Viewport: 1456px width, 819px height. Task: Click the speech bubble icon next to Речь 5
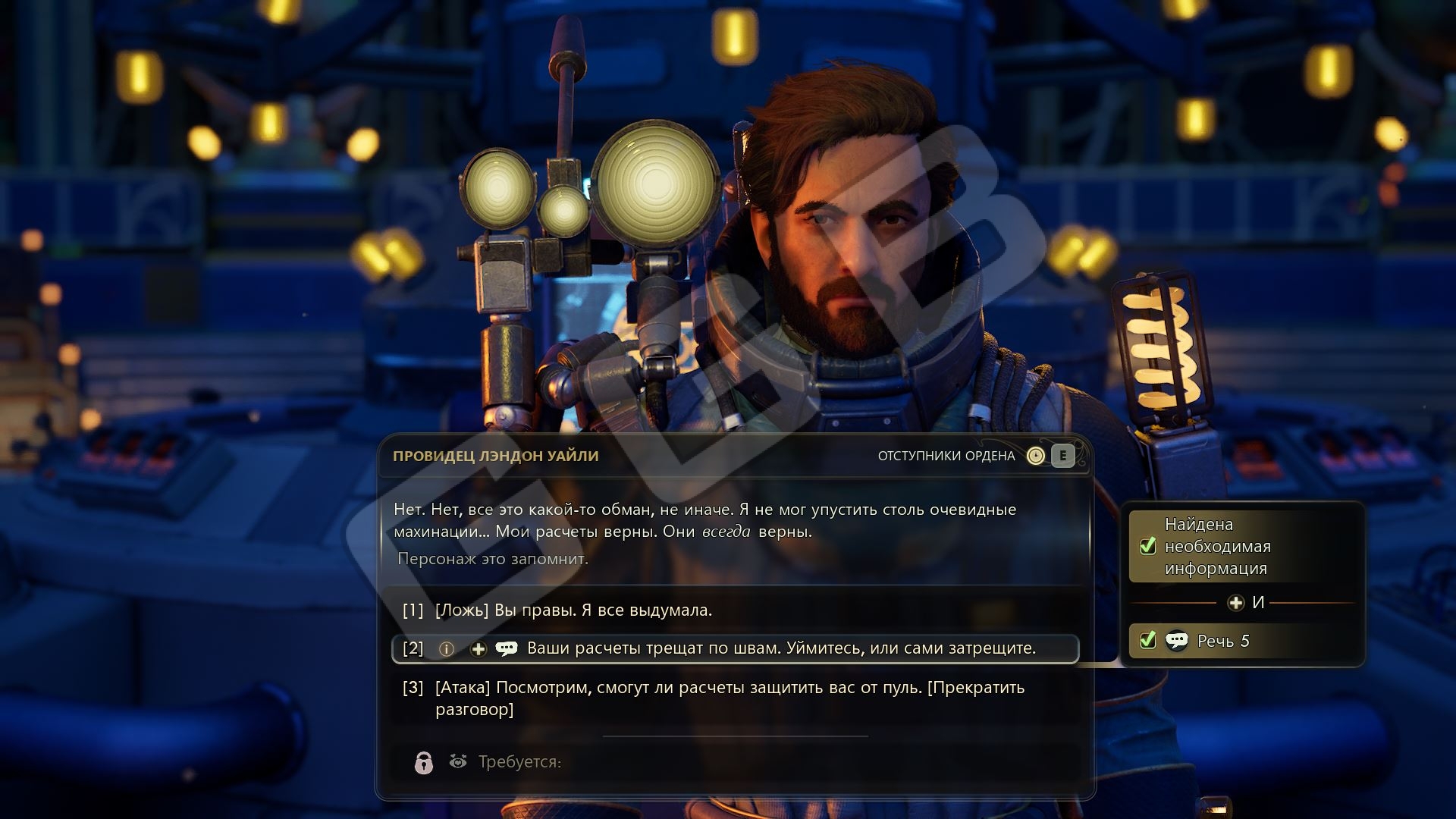click(1178, 642)
